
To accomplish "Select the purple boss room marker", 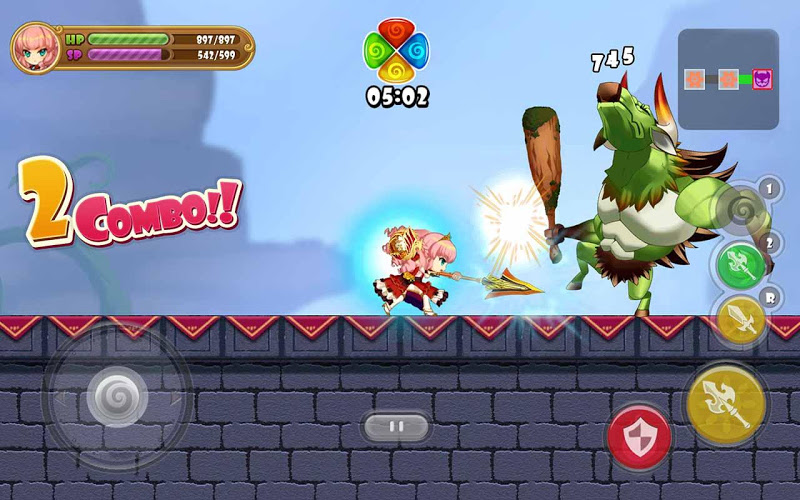I will 762,79.
